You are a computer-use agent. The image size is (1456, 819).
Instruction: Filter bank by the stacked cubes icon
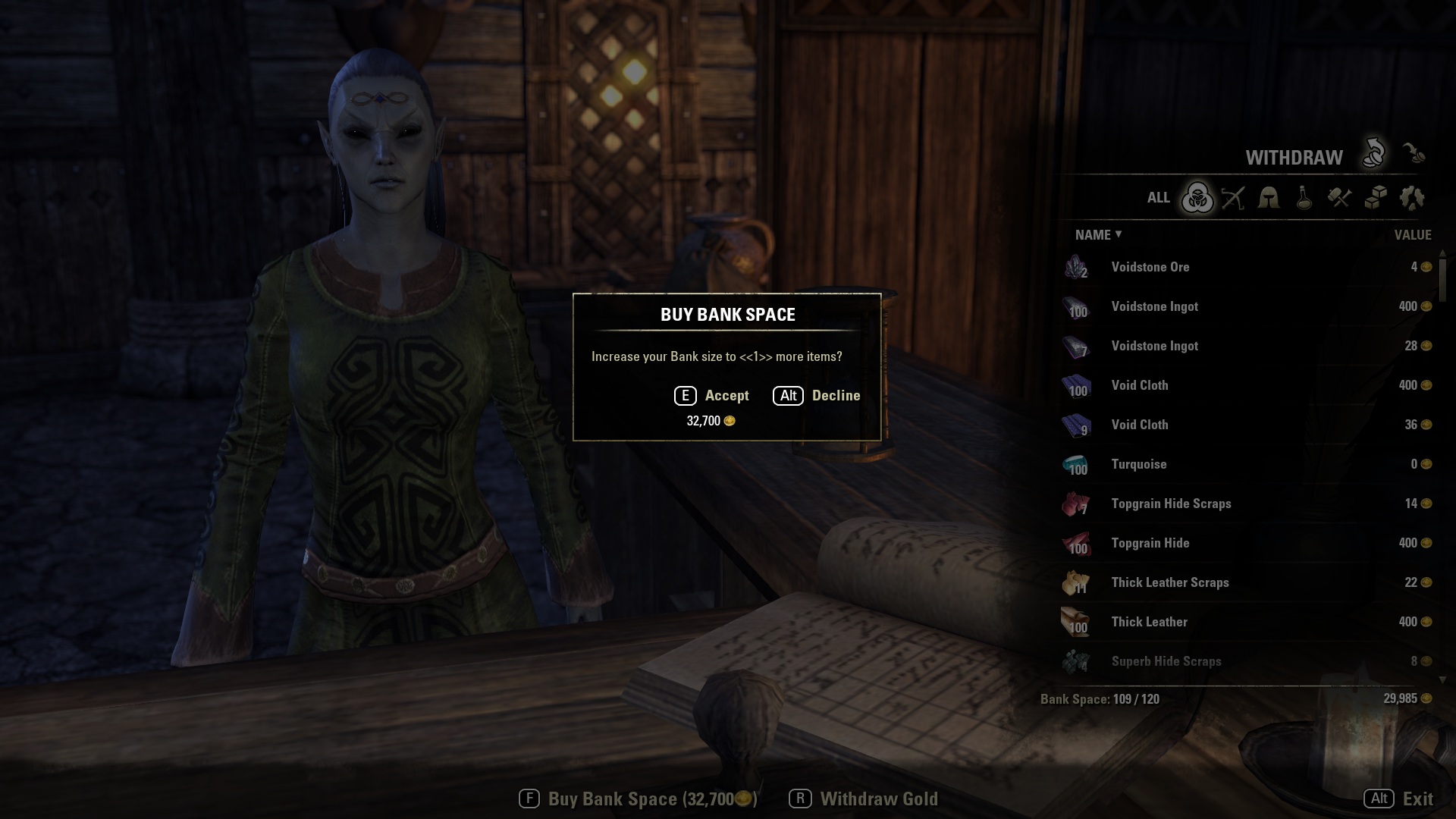click(x=1376, y=199)
